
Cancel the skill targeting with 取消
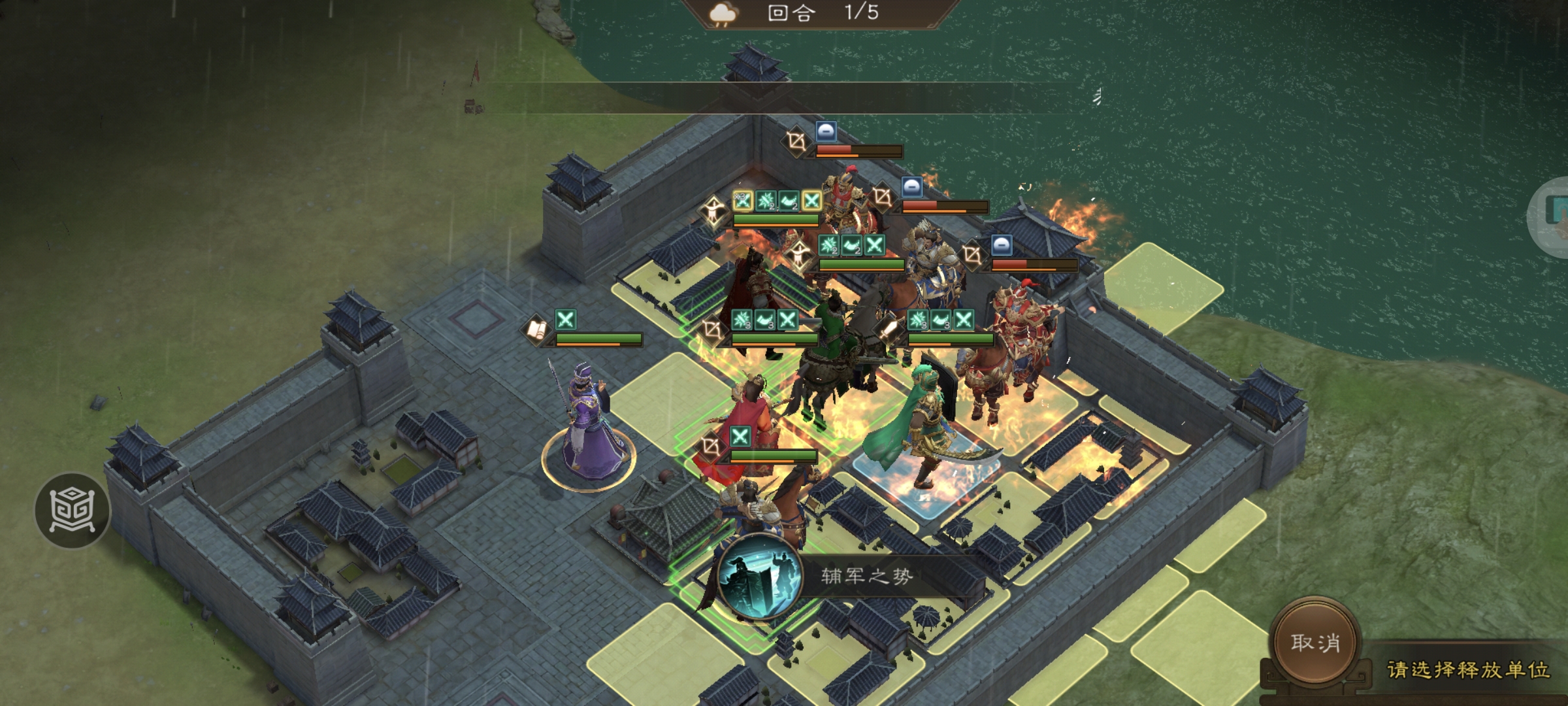point(1315,643)
